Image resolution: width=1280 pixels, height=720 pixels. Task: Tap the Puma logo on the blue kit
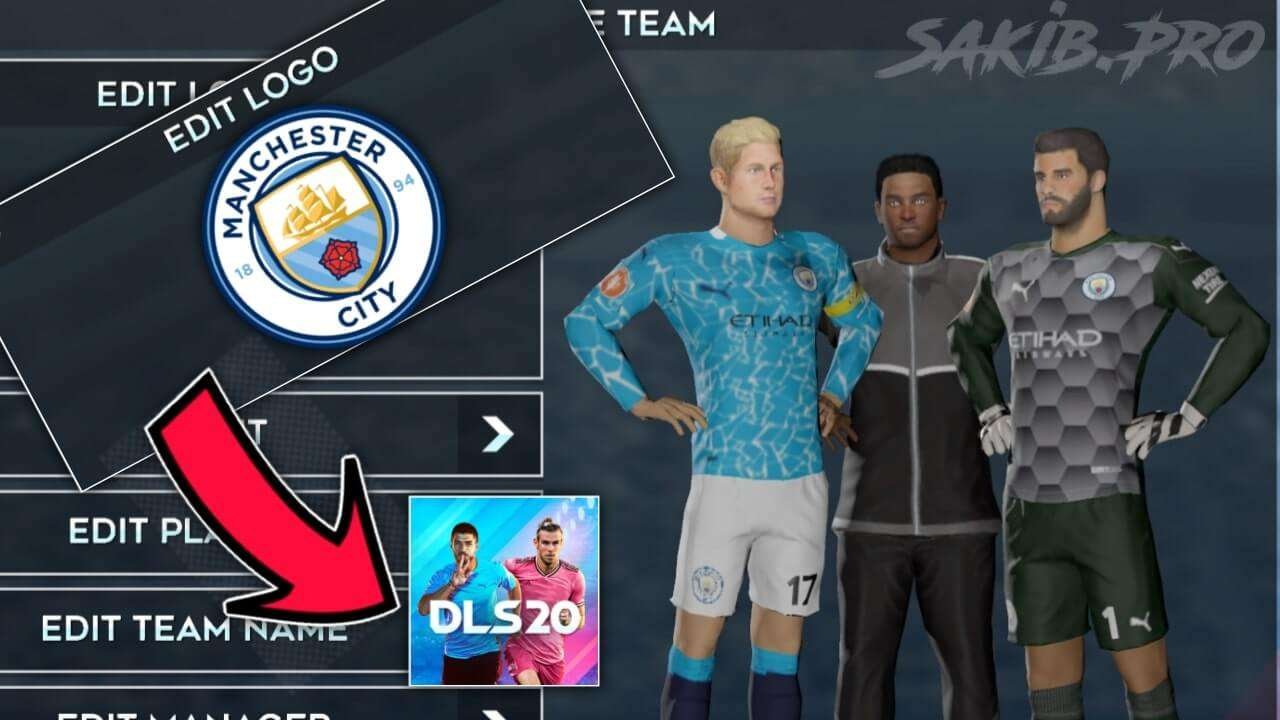coord(716,290)
